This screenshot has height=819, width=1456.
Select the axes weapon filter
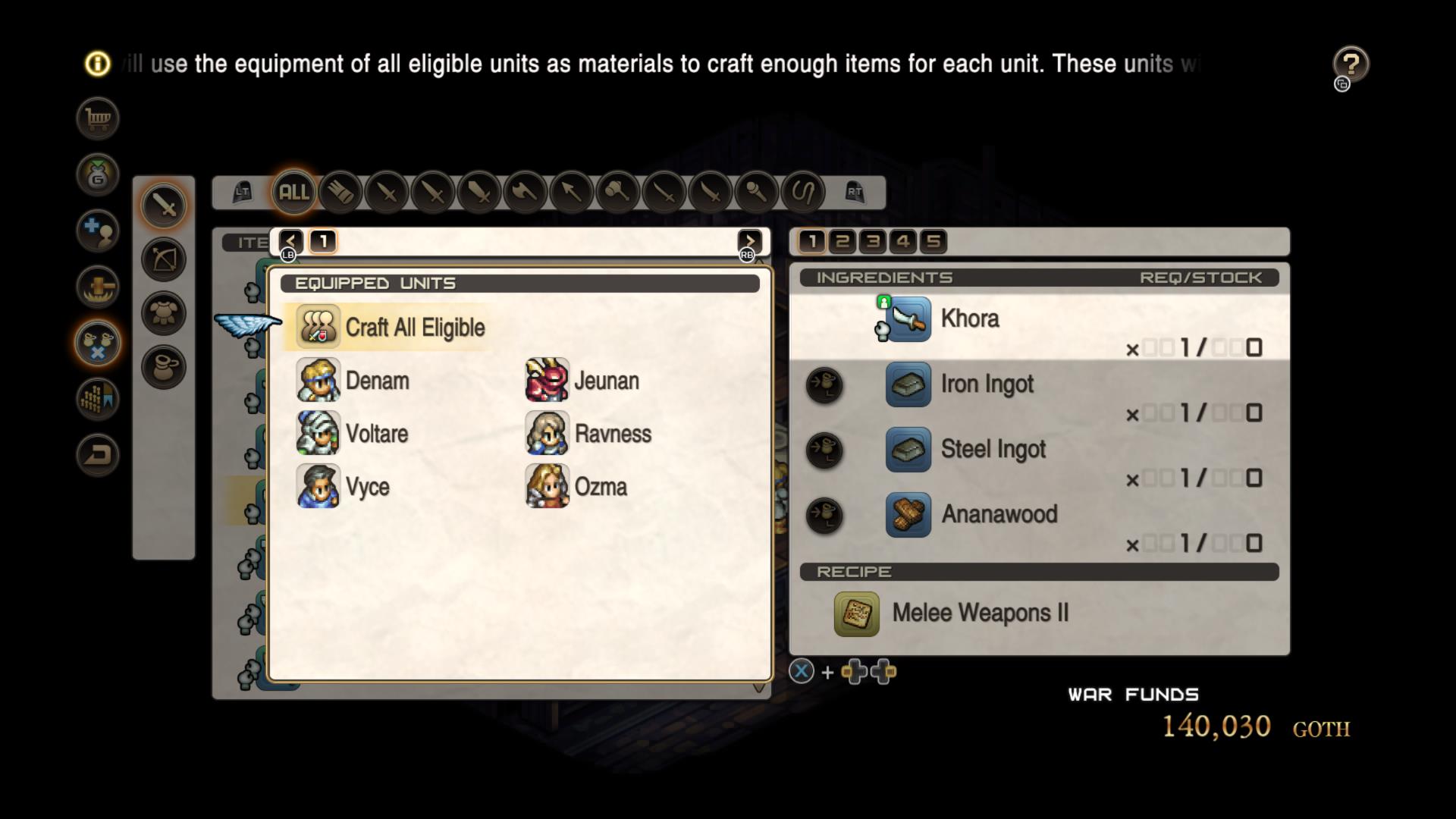[x=526, y=193]
